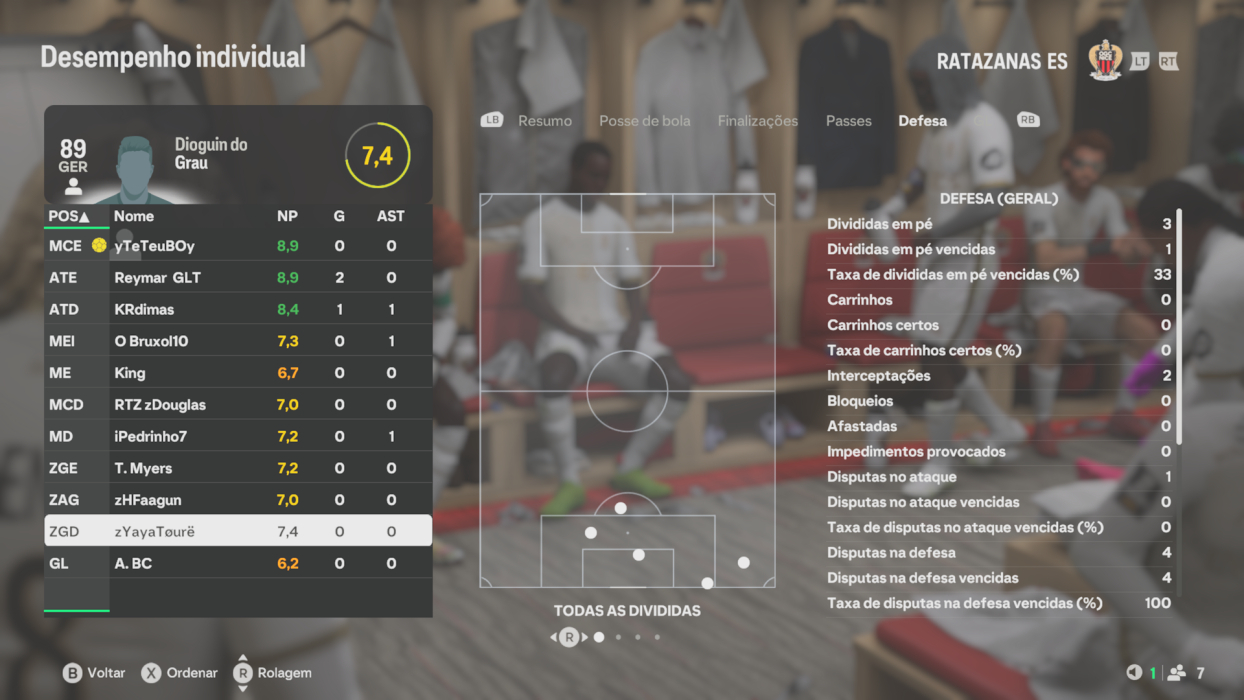Click the highlighted zYayaTourë row
Screen dimensions: 1244x700
click(x=238, y=532)
